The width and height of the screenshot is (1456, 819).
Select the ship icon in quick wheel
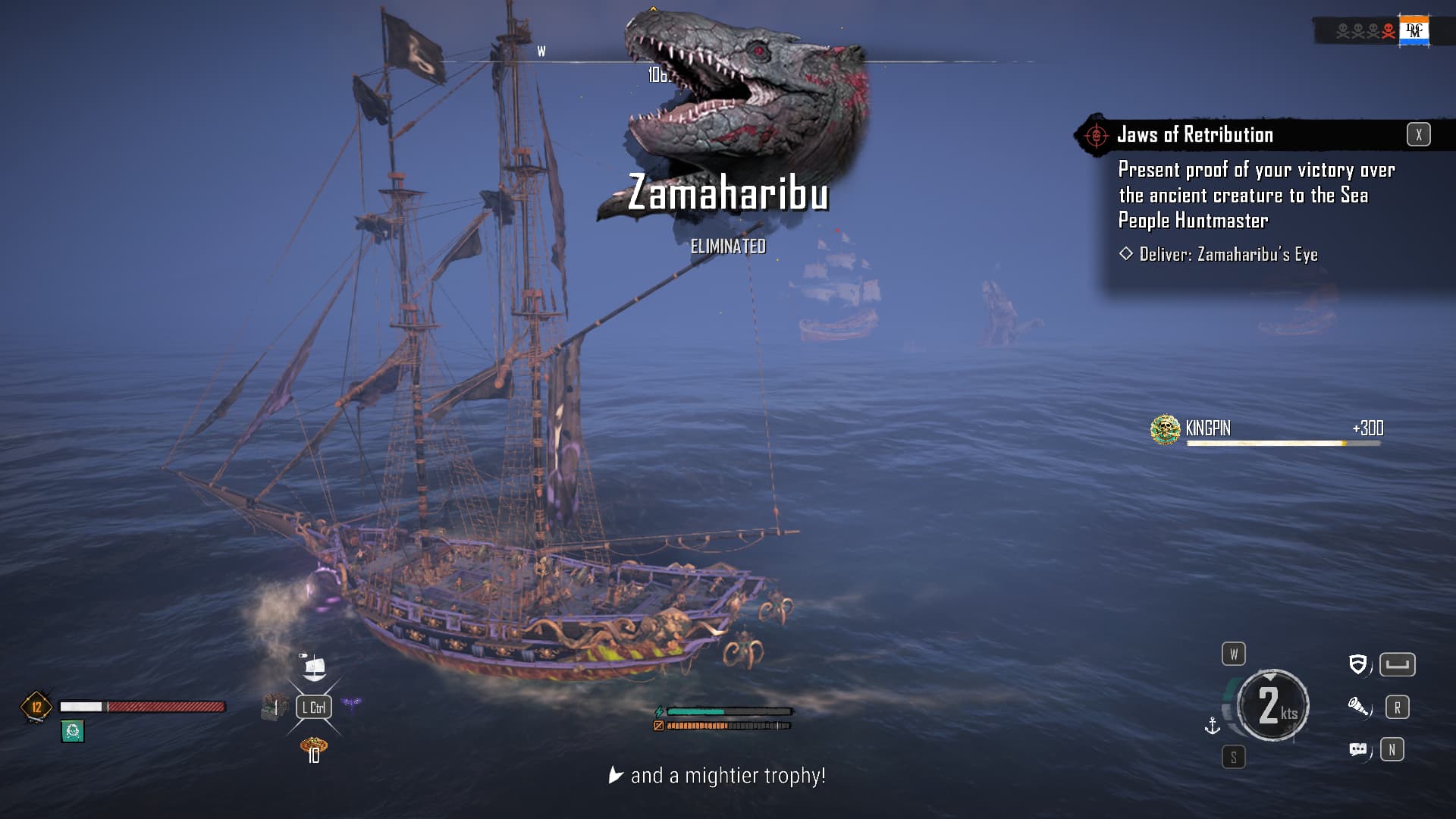pyautogui.click(x=313, y=667)
